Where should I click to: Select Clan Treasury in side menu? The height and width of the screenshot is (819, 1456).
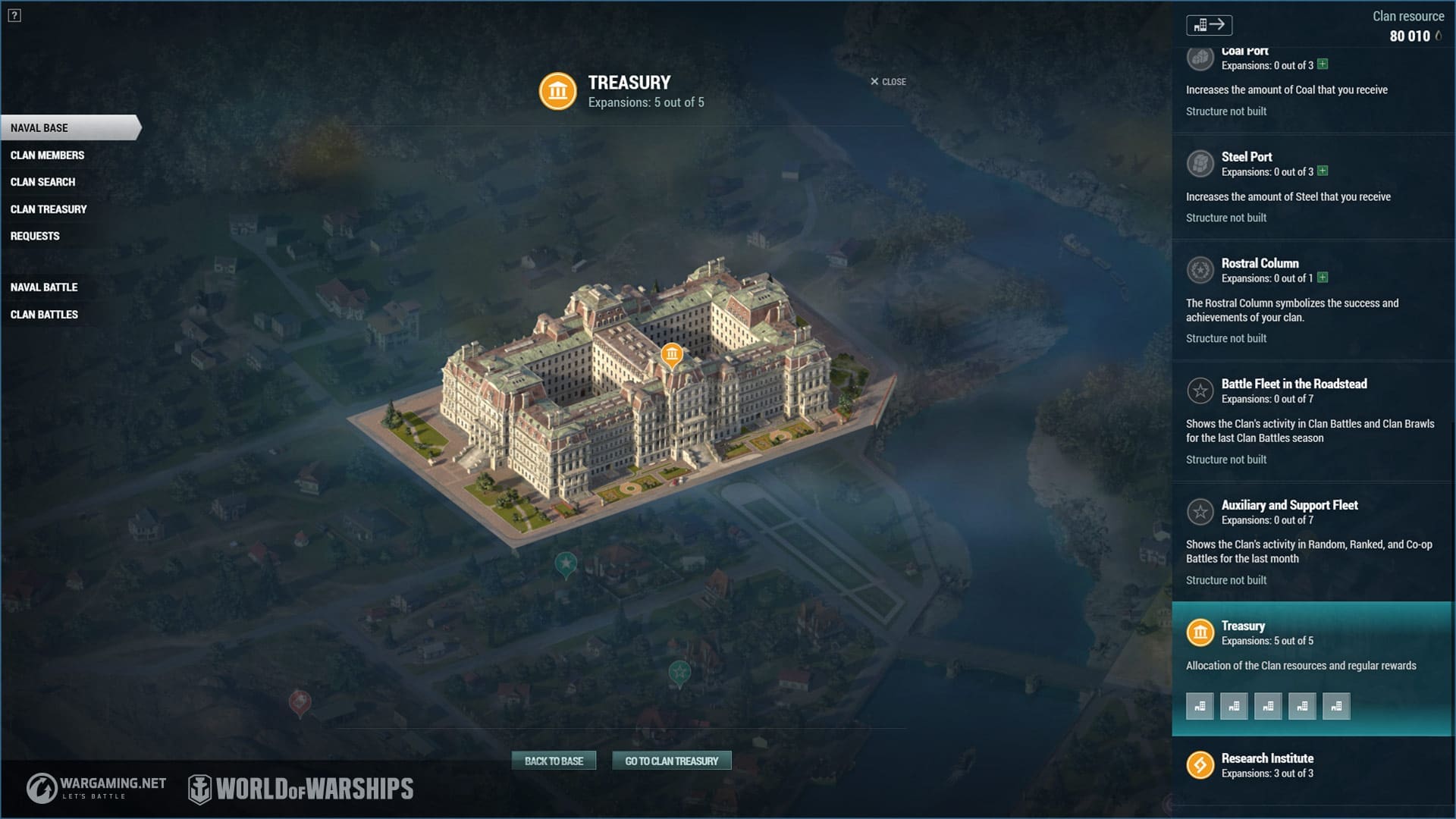tap(49, 209)
